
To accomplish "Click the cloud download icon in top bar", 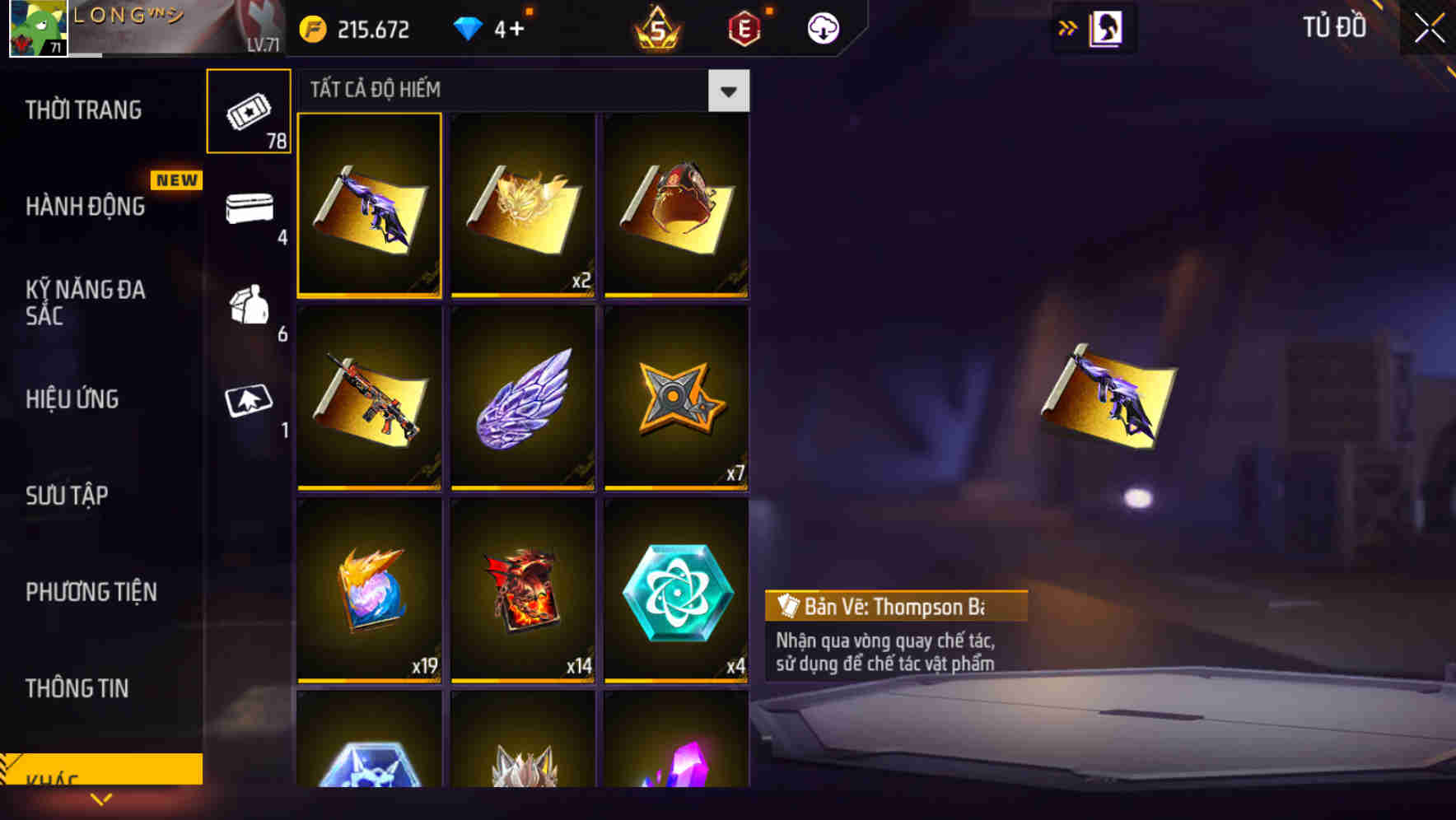I will coord(821,27).
